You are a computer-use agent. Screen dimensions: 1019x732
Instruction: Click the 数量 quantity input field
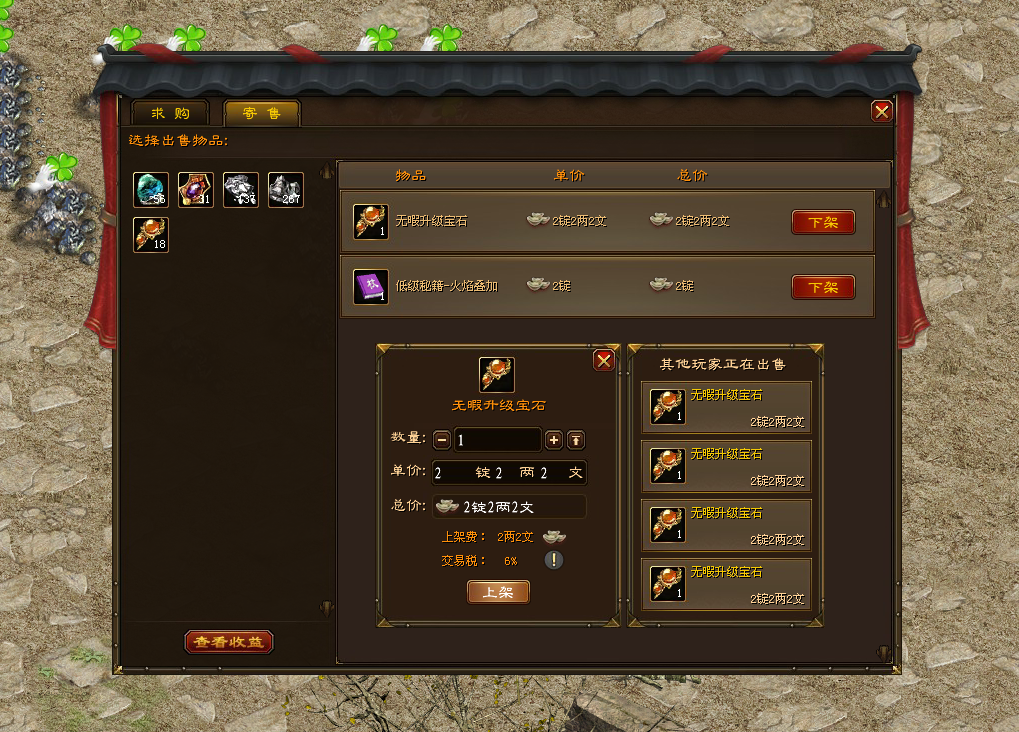pyautogui.click(x=497, y=440)
